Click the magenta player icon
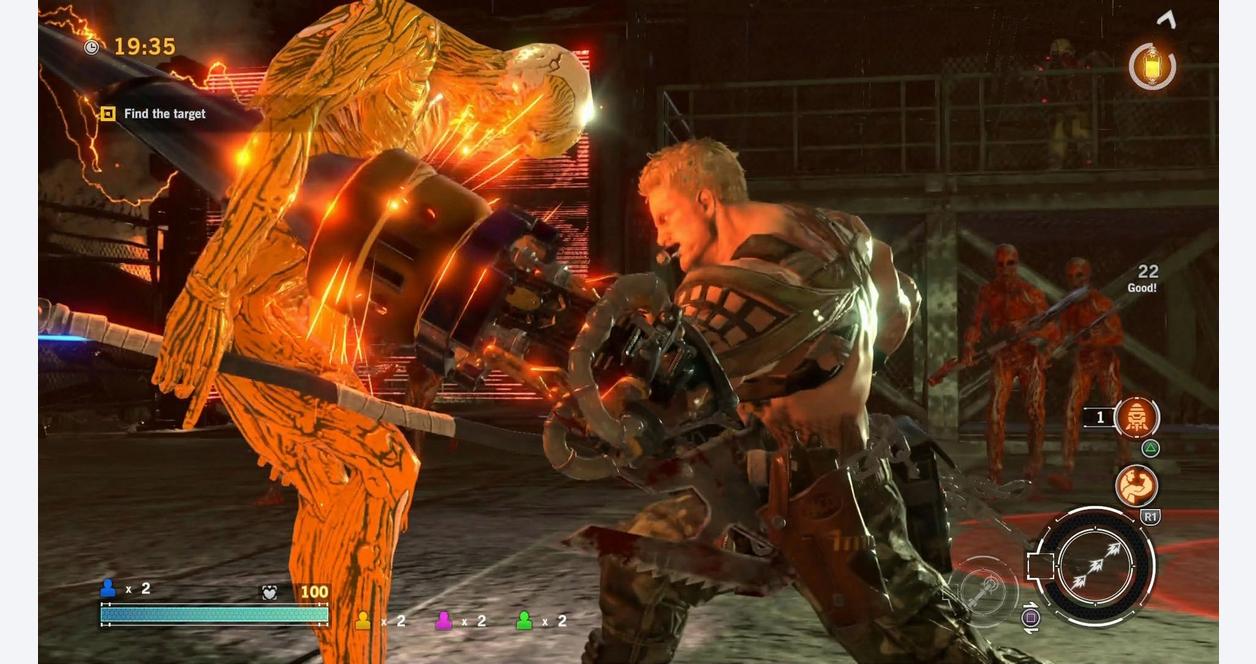Image resolution: width=1256 pixels, height=664 pixels. pyautogui.click(x=444, y=621)
